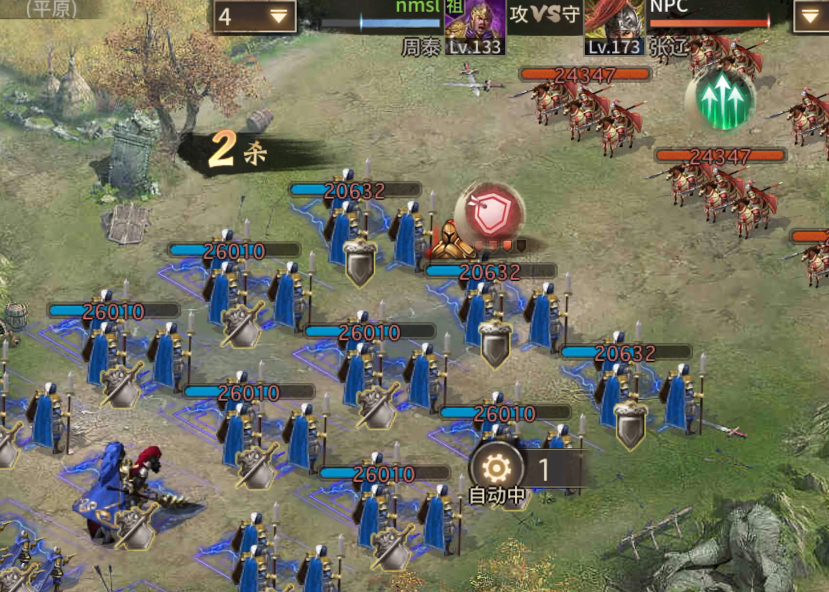829x592 pixels.
Task: Open the dropdown showing number 4
Action: click(254, 16)
